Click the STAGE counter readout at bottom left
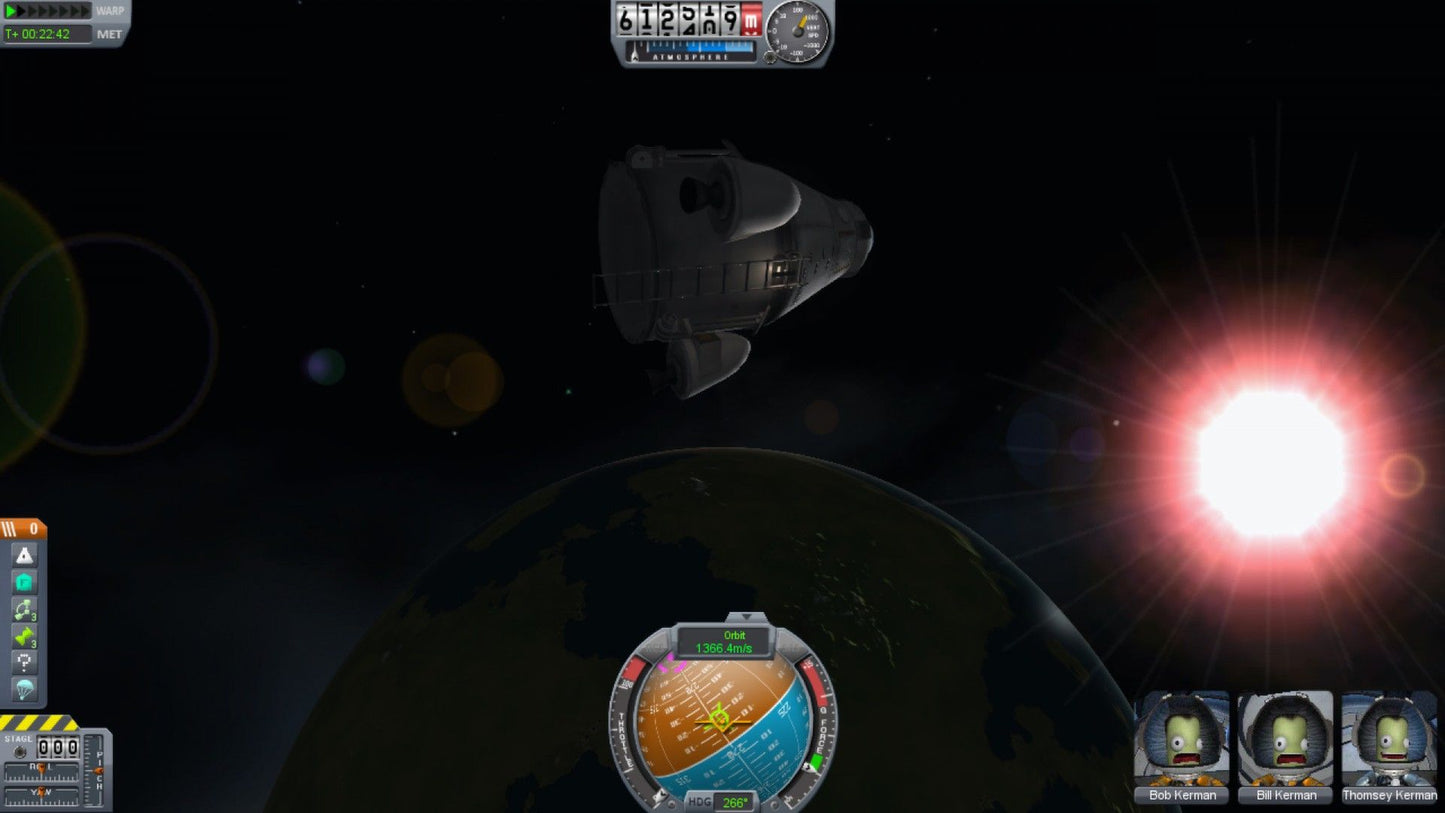This screenshot has width=1445, height=813. [x=58, y=747]
